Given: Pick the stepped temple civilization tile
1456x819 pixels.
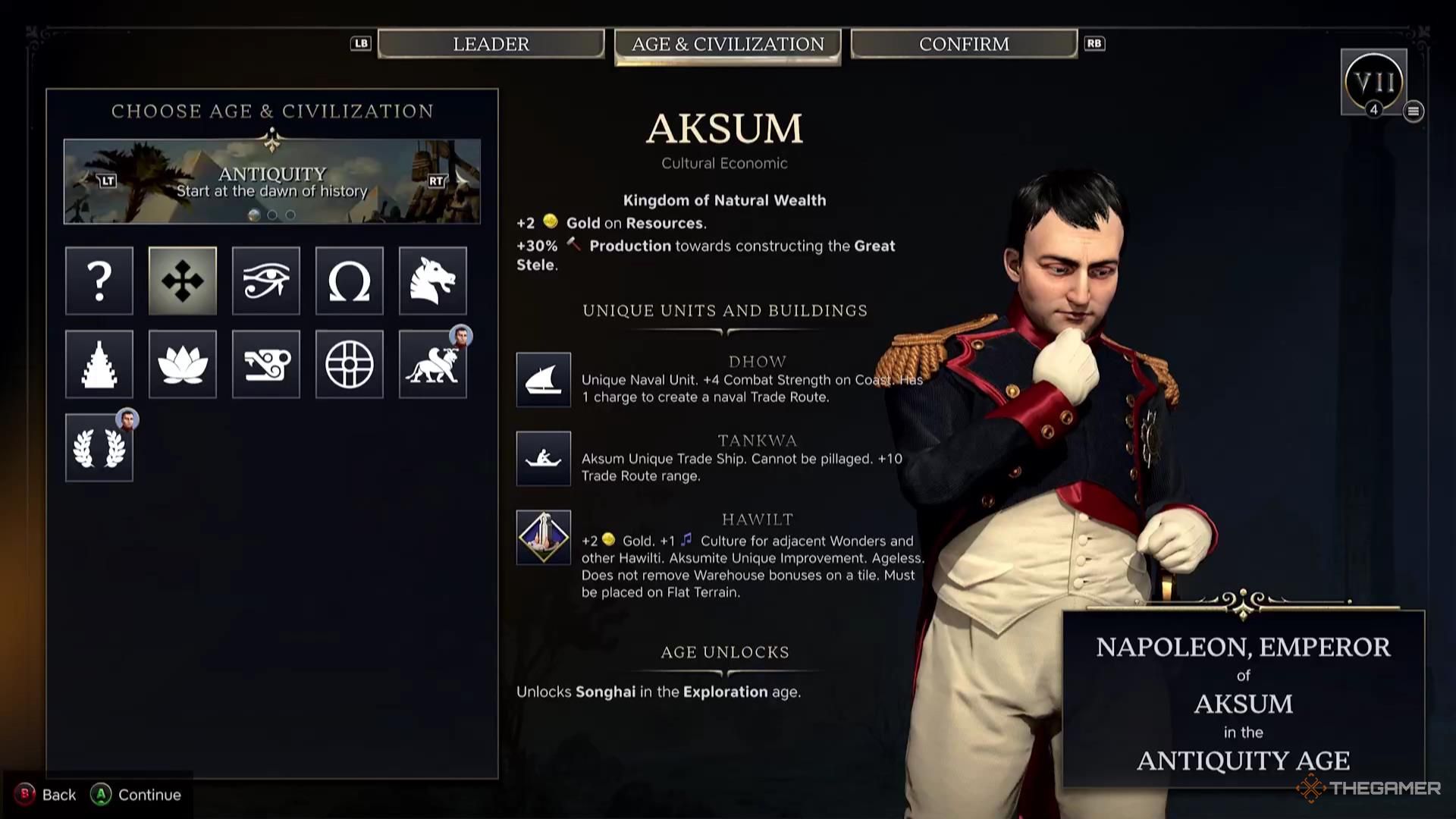Looking at the screenshot, I should pos(99,364).
